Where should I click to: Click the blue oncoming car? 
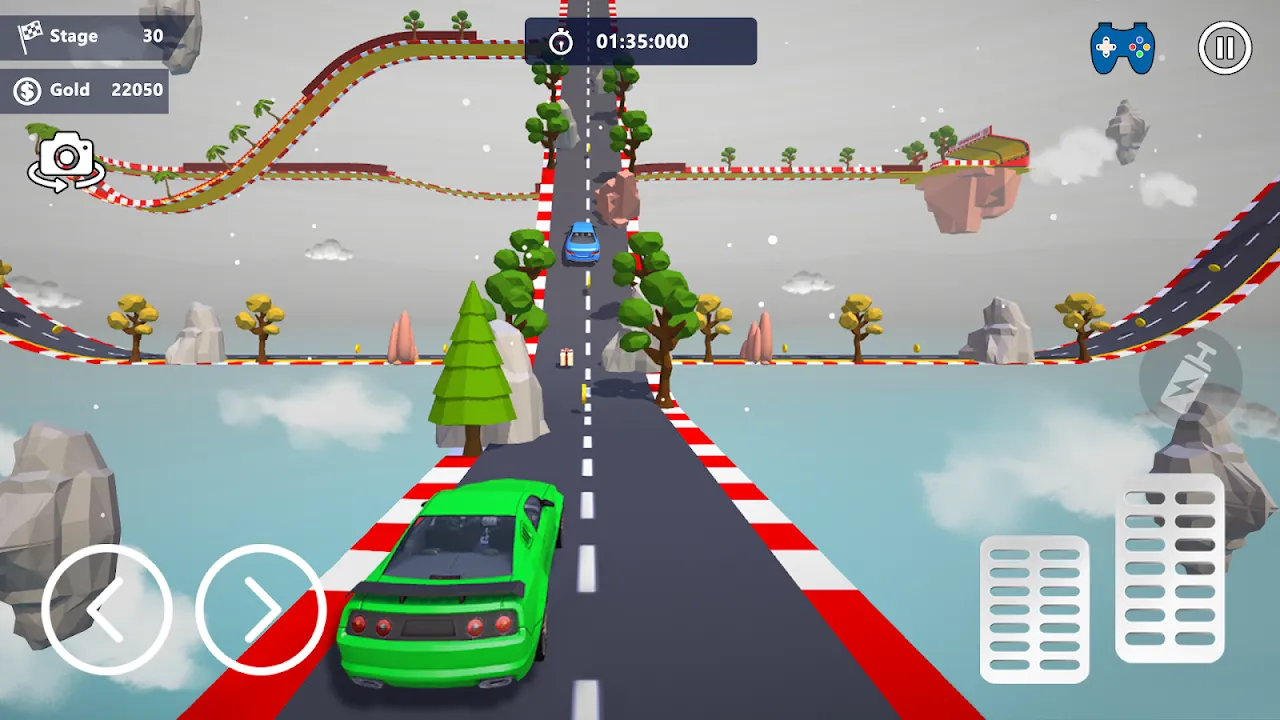pyautogui.click(x=583, y=243)
